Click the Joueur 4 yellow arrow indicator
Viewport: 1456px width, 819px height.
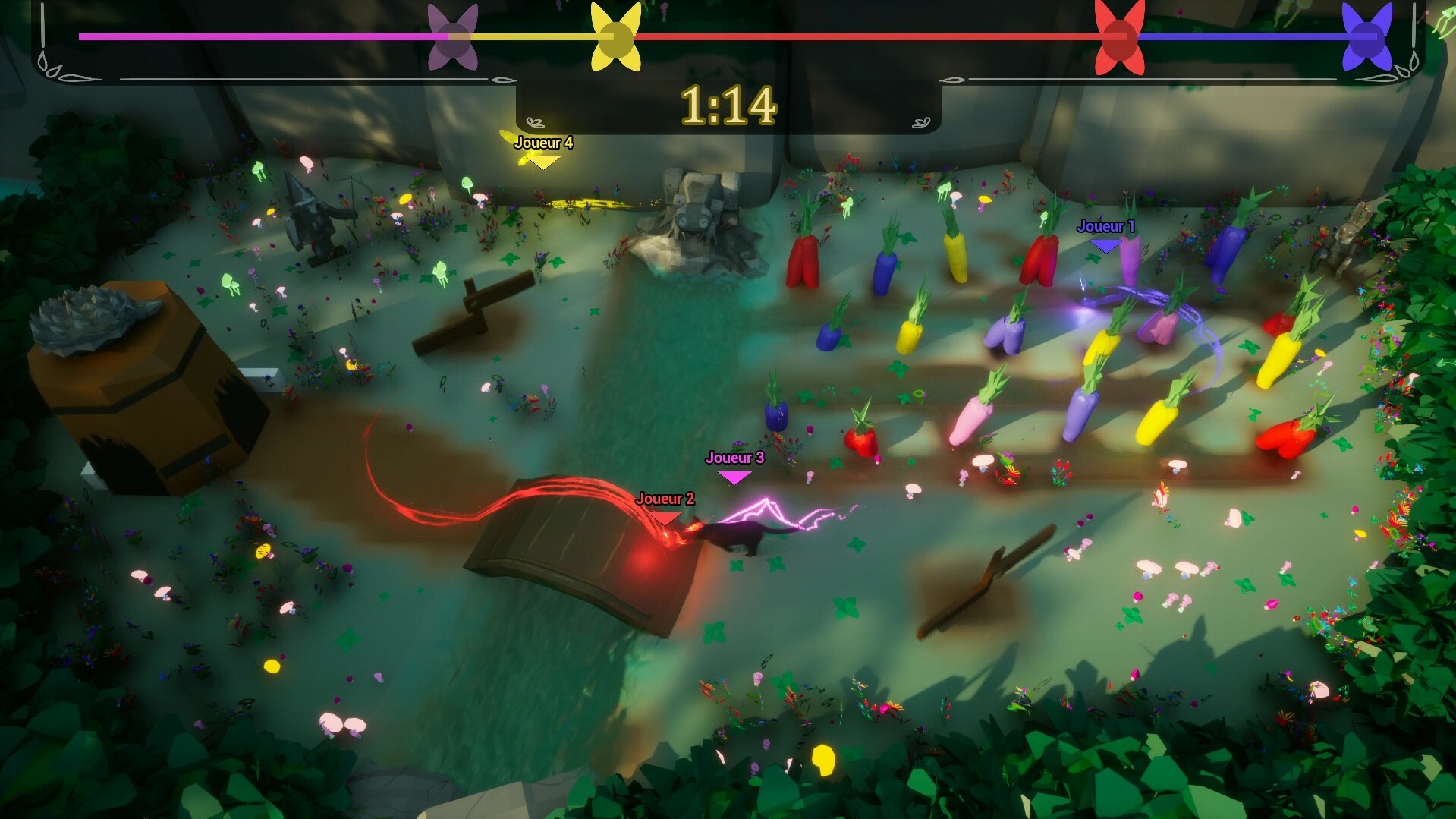(x=542, y=159)
